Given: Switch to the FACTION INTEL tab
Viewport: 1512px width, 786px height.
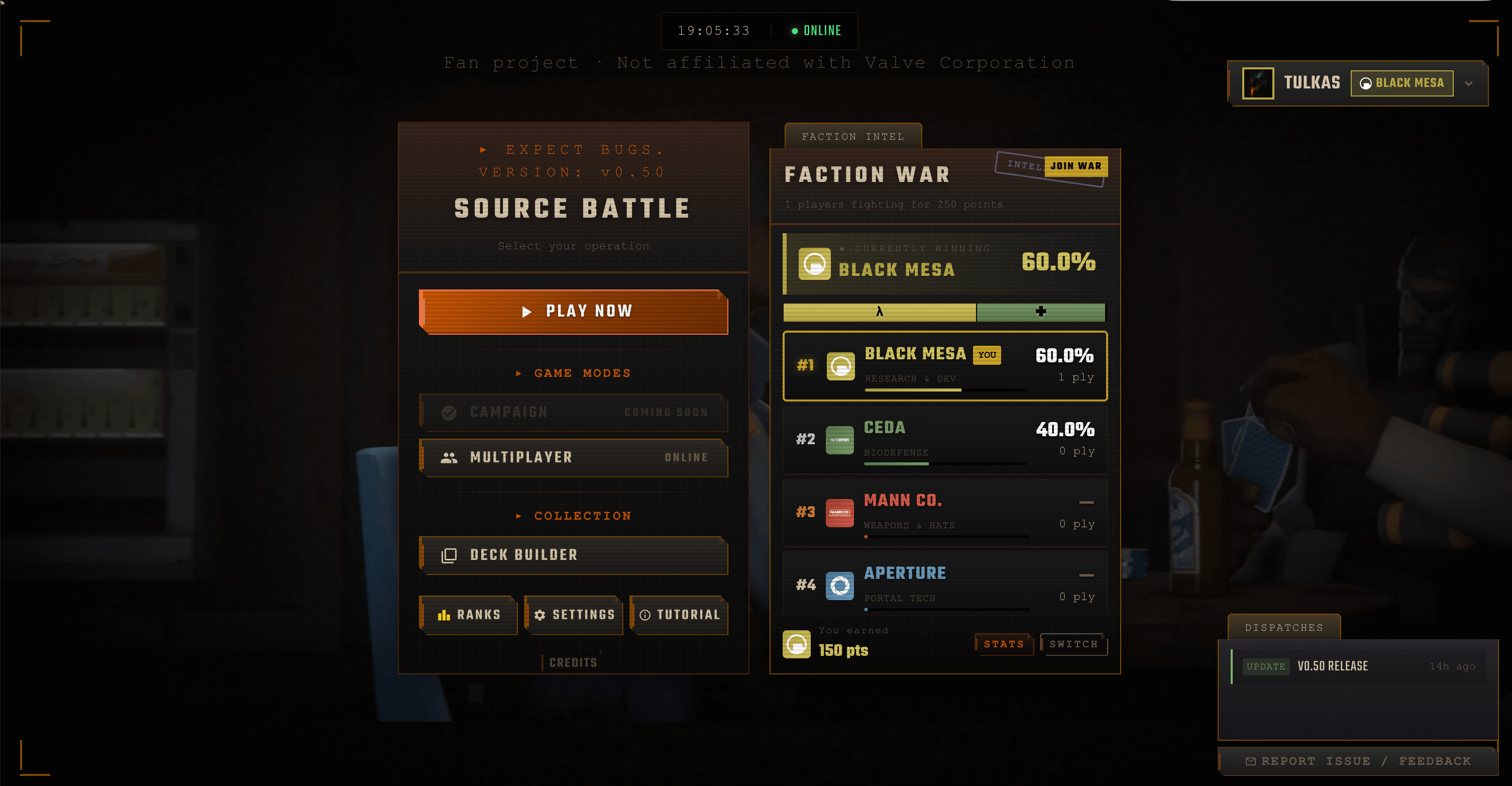Looking at the screenshot, I should 852,136.
